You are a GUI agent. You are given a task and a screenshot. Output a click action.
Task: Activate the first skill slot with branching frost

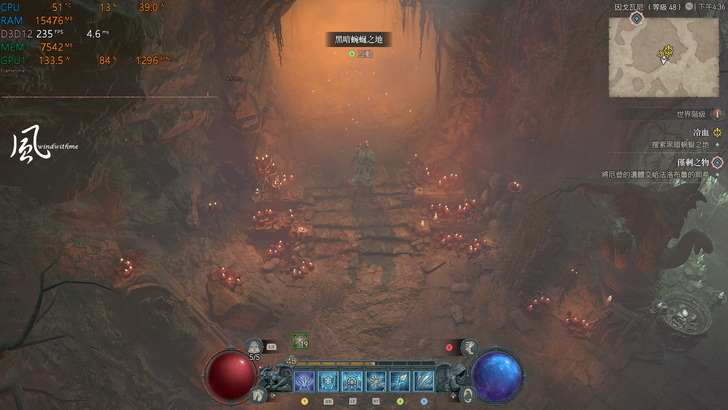tap(304, 381)
